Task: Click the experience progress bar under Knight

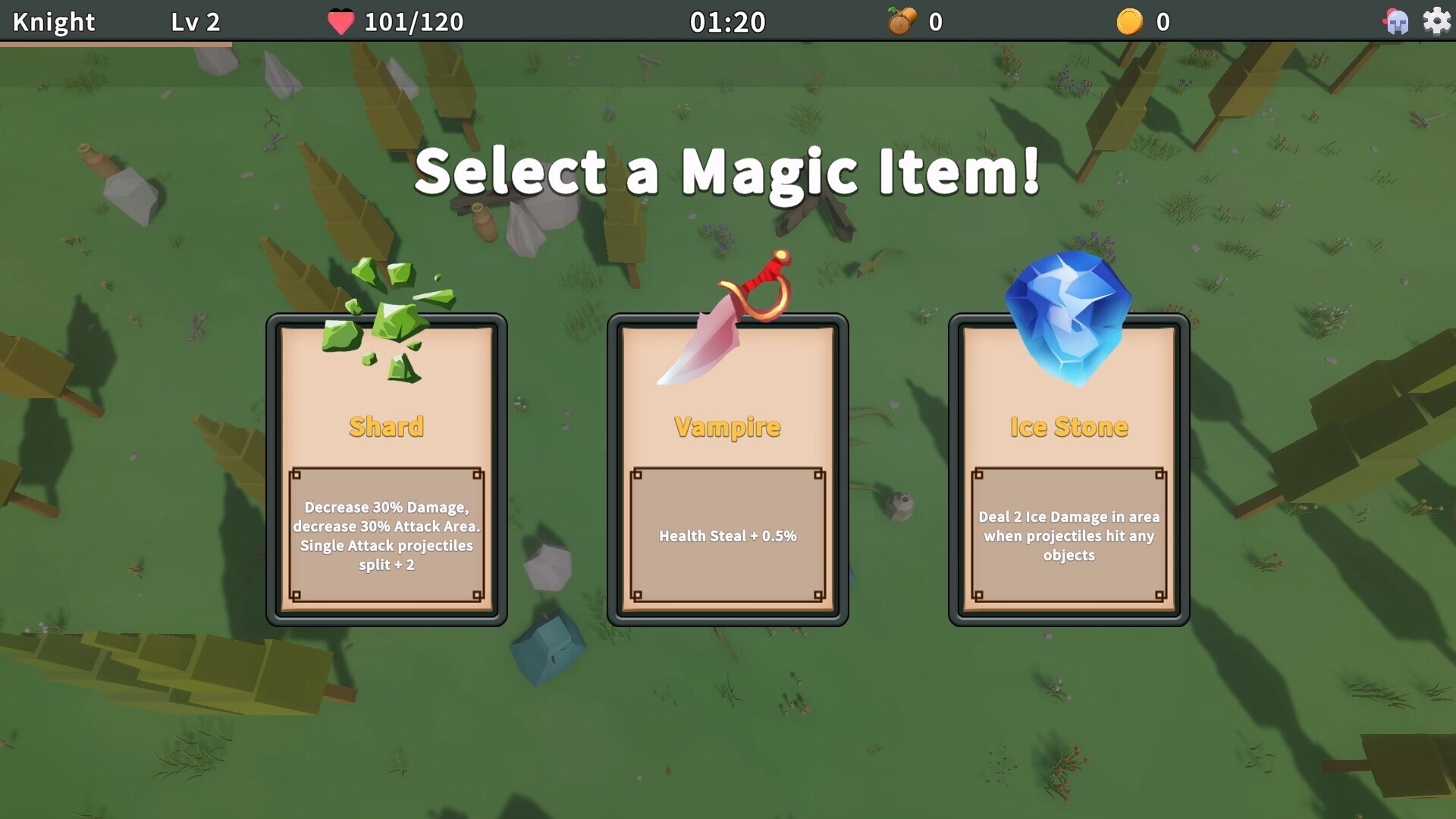Action: (x=114, y=43)
